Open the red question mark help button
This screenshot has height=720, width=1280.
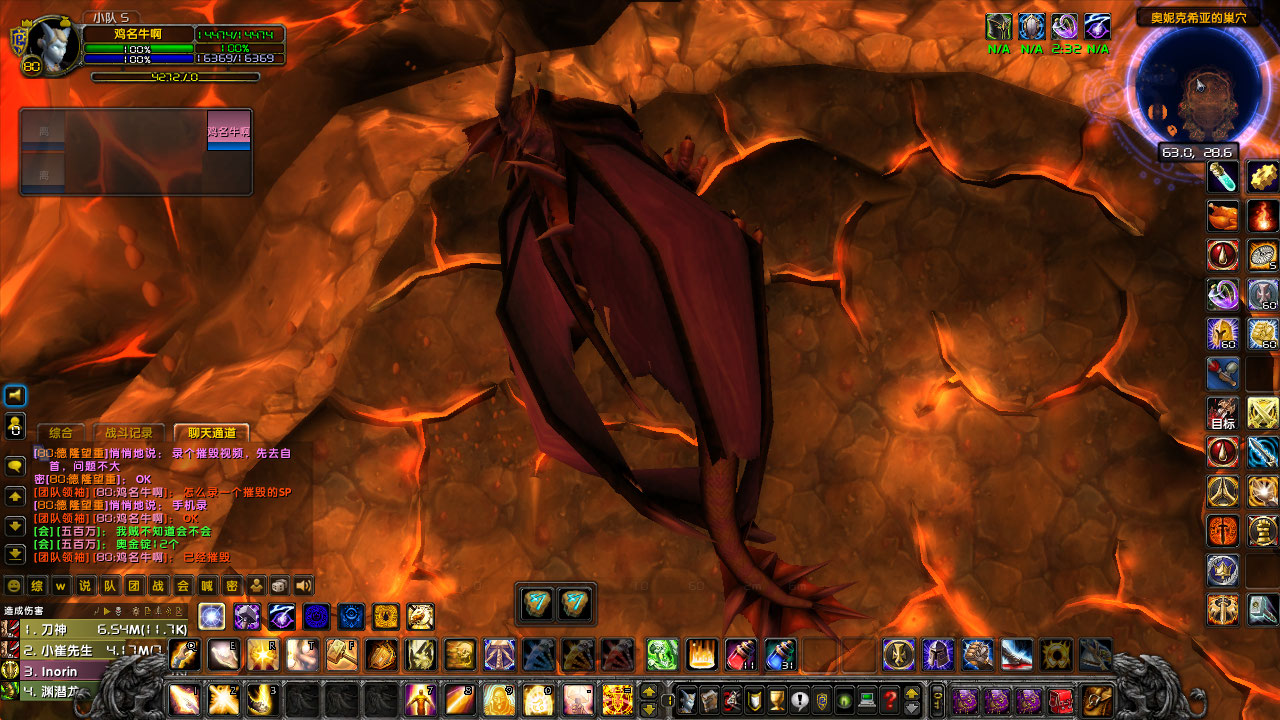(889, 698)
